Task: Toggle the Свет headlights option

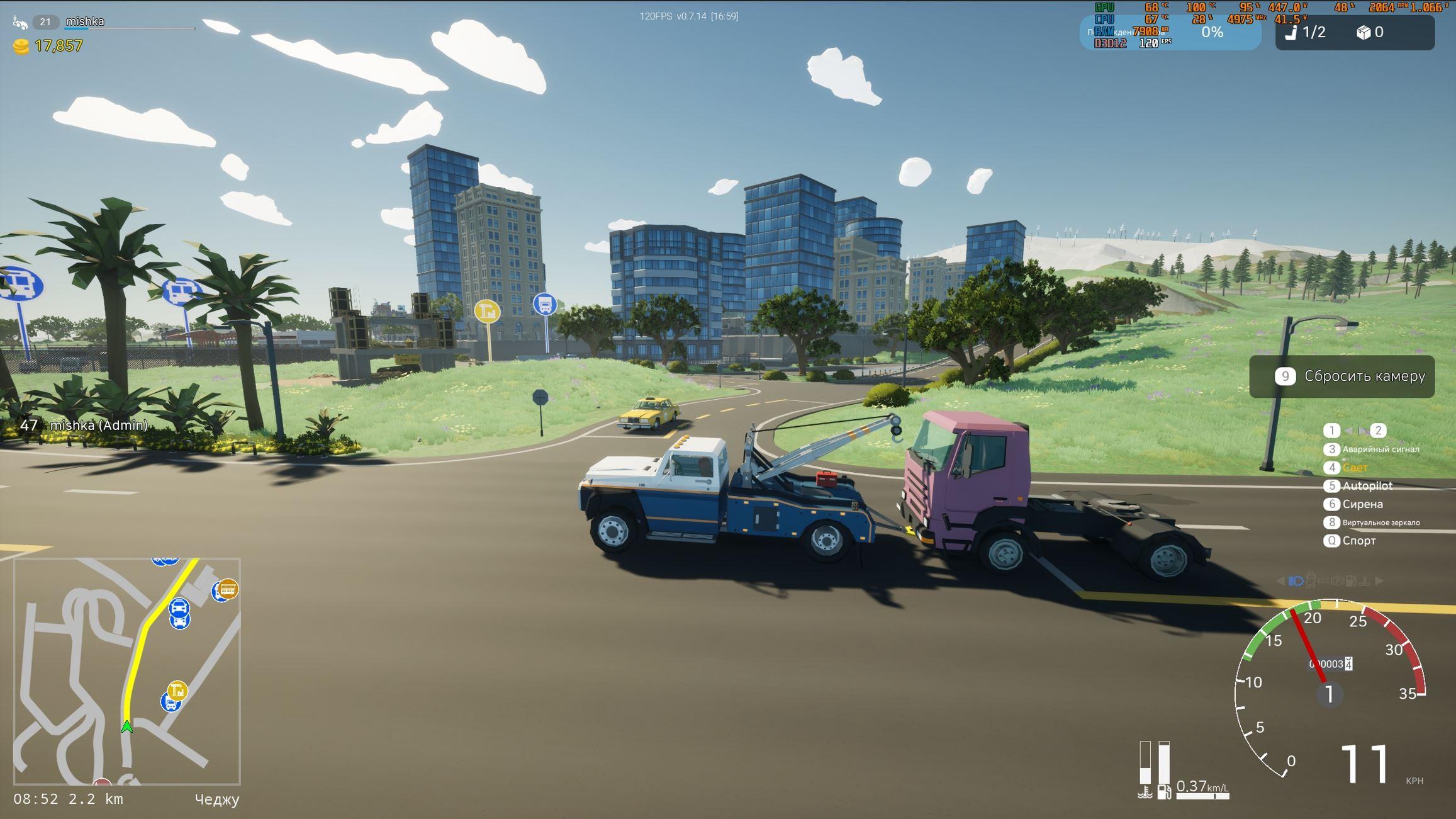Action: click(x=1355, y=468)
